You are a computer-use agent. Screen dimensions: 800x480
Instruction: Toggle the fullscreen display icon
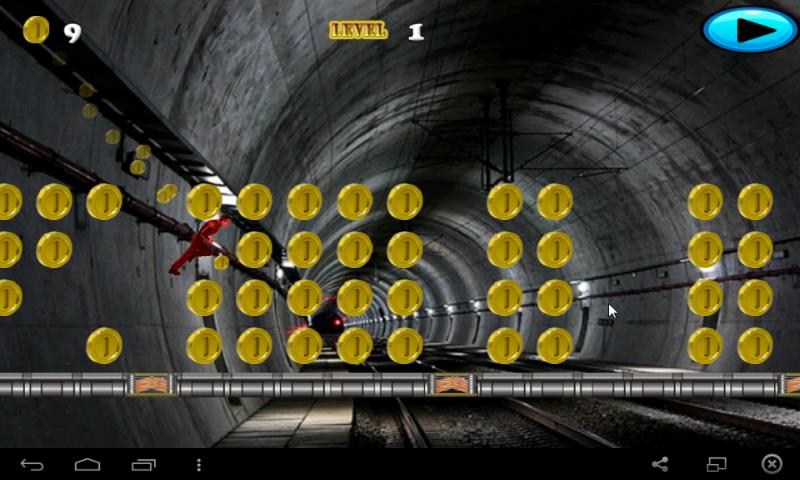(x=716, y=464)
